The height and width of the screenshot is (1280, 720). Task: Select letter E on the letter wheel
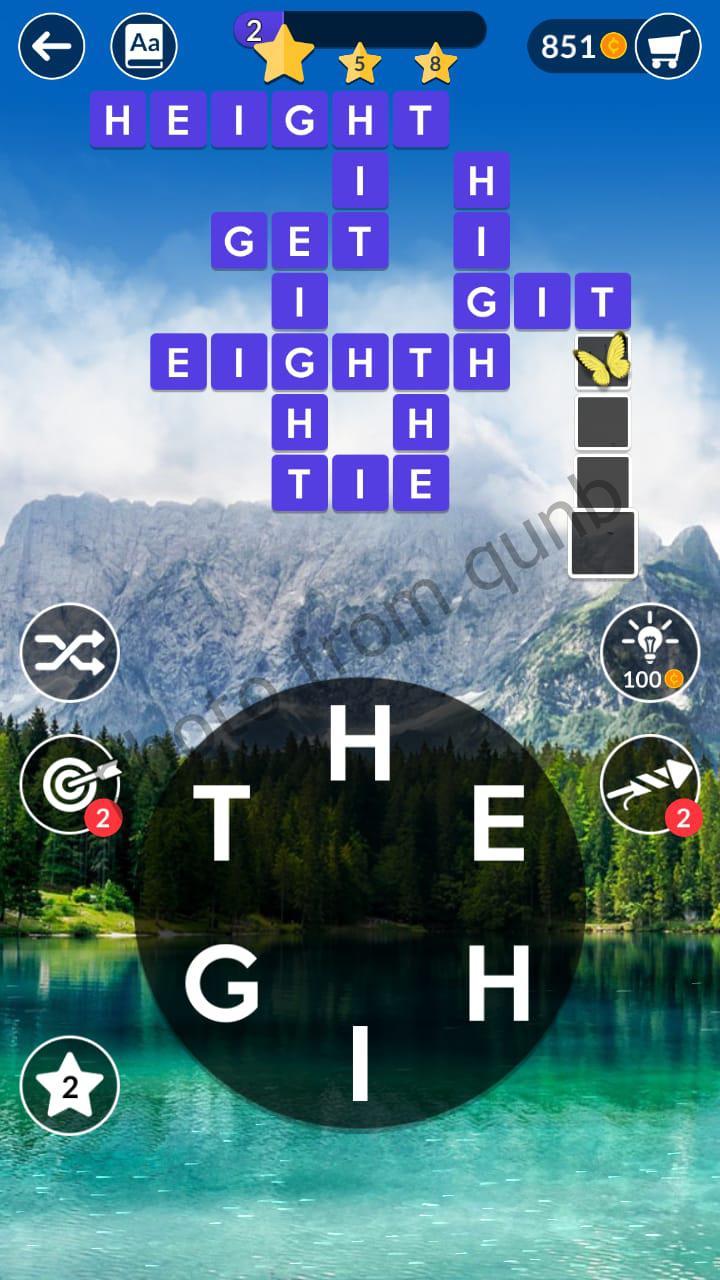point(498,824)
